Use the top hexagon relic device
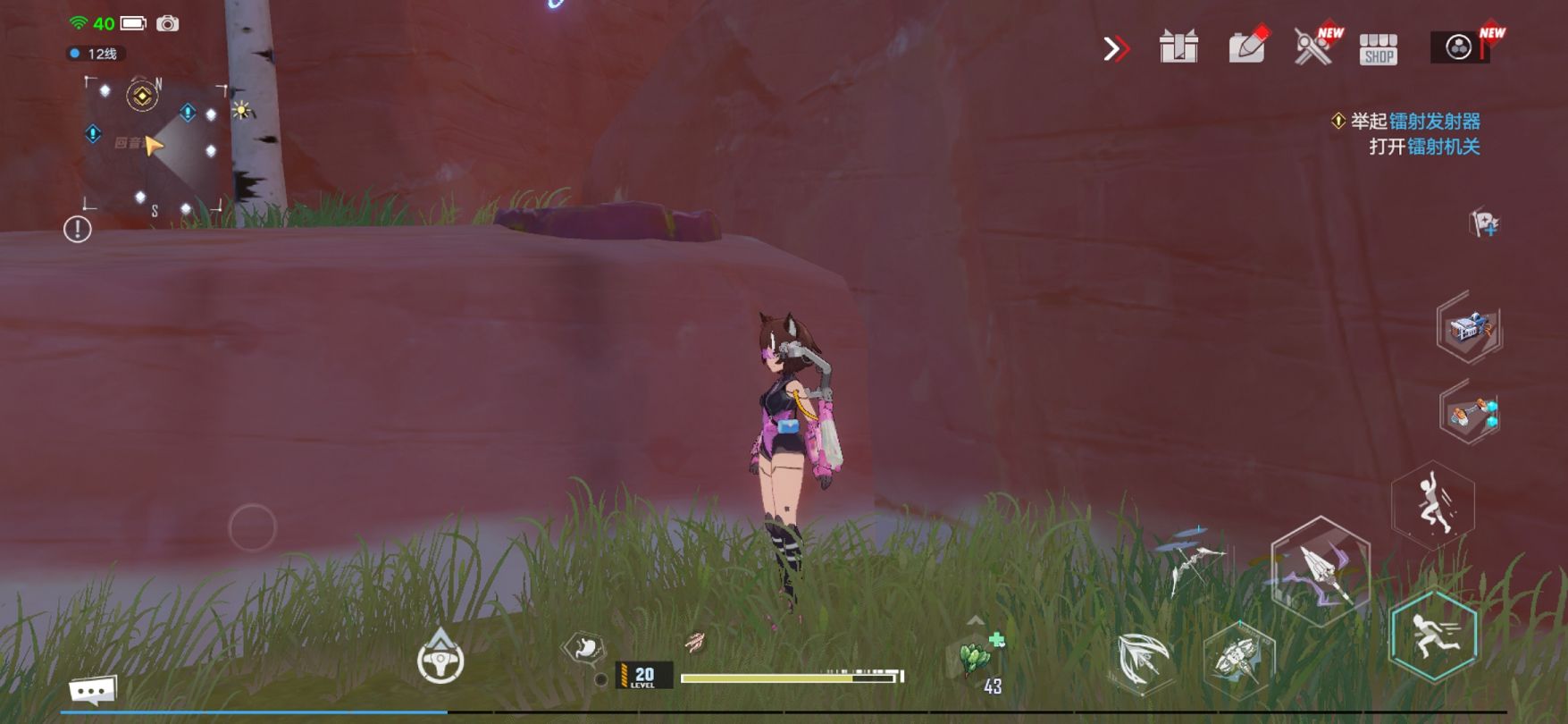The width and height of the screenshot is (1568, 724). point(1469,328)
